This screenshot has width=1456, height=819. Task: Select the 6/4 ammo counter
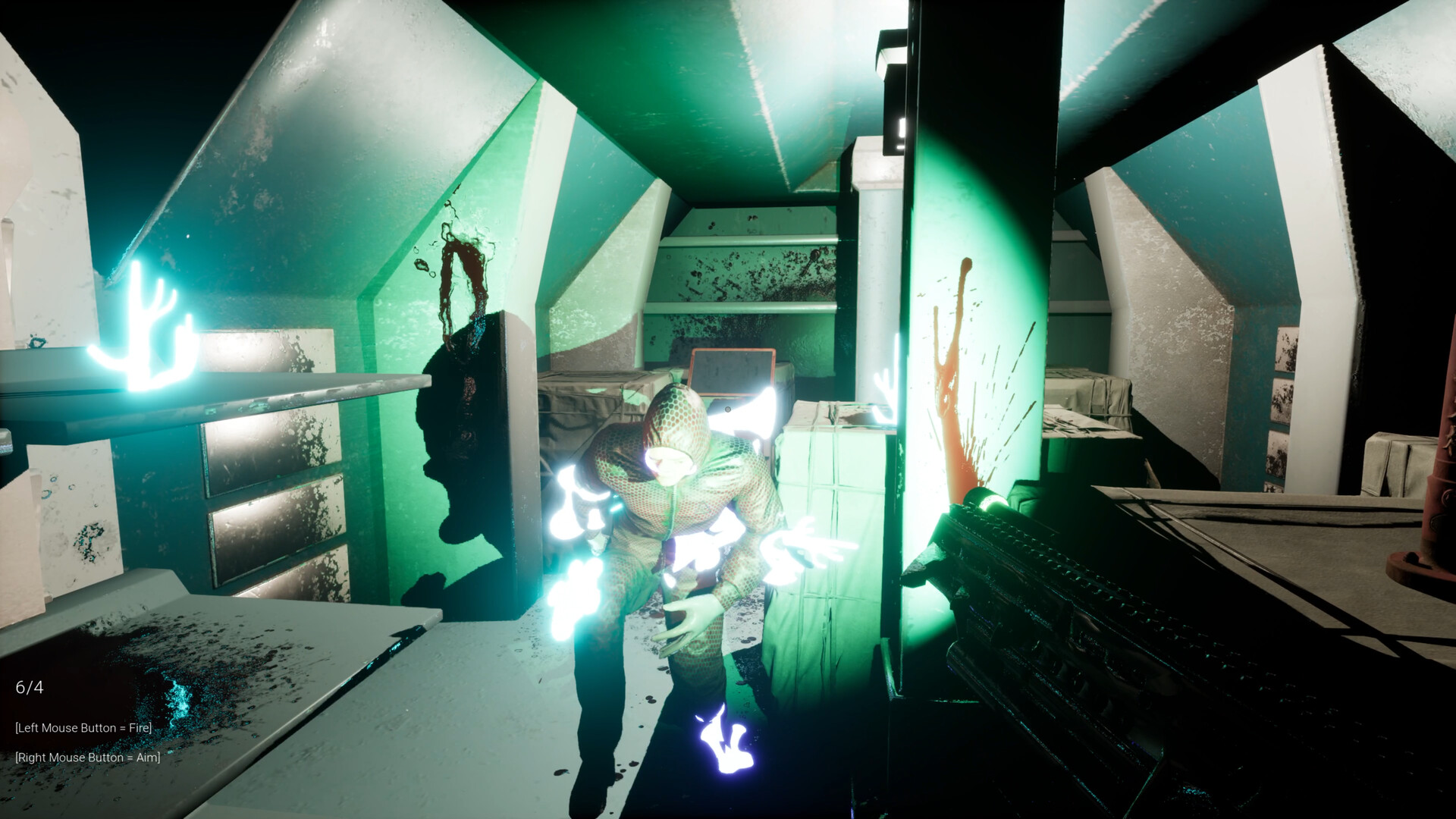[31, 689]
